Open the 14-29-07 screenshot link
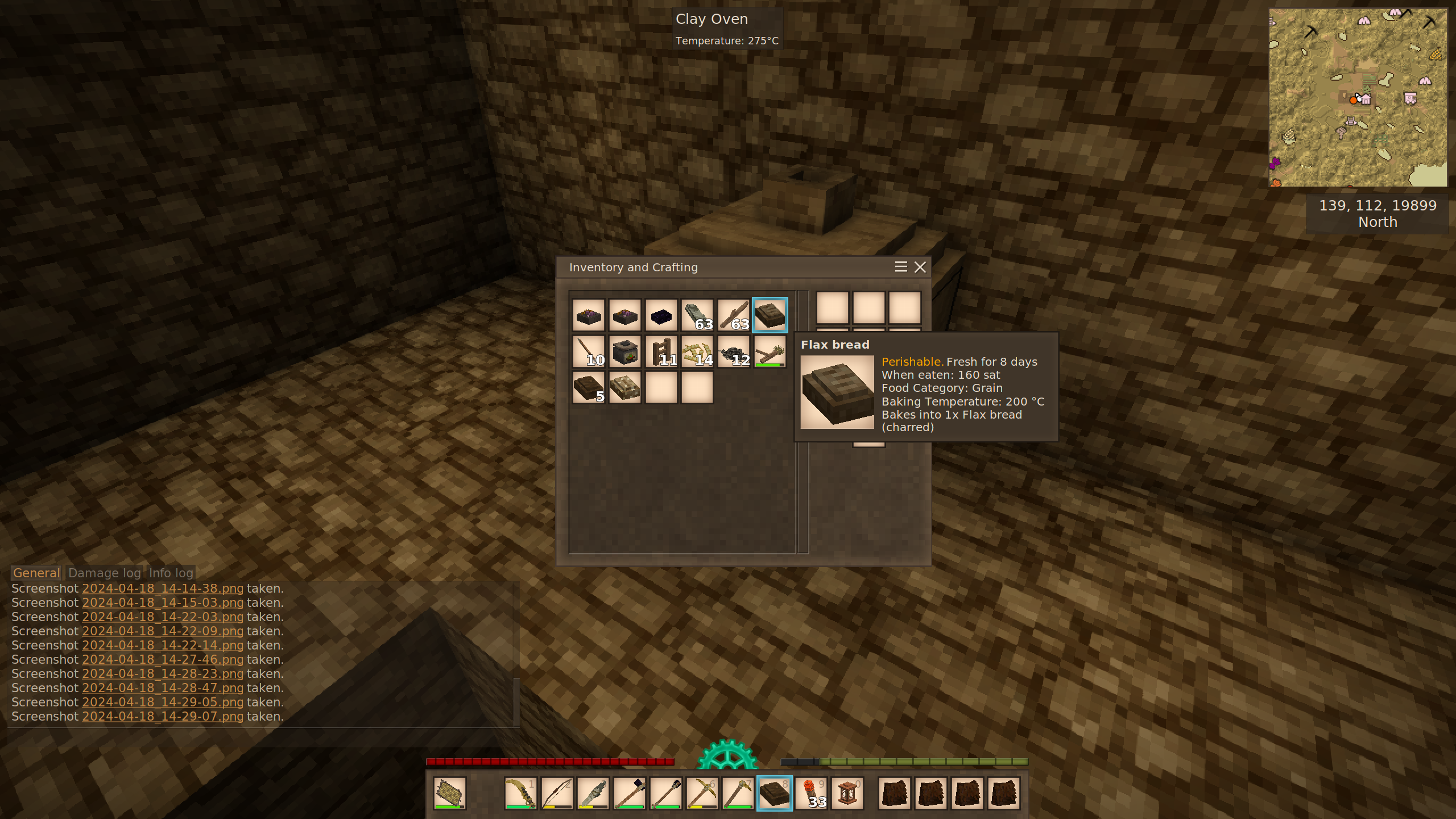1456x819 pixels. [163, 717]
